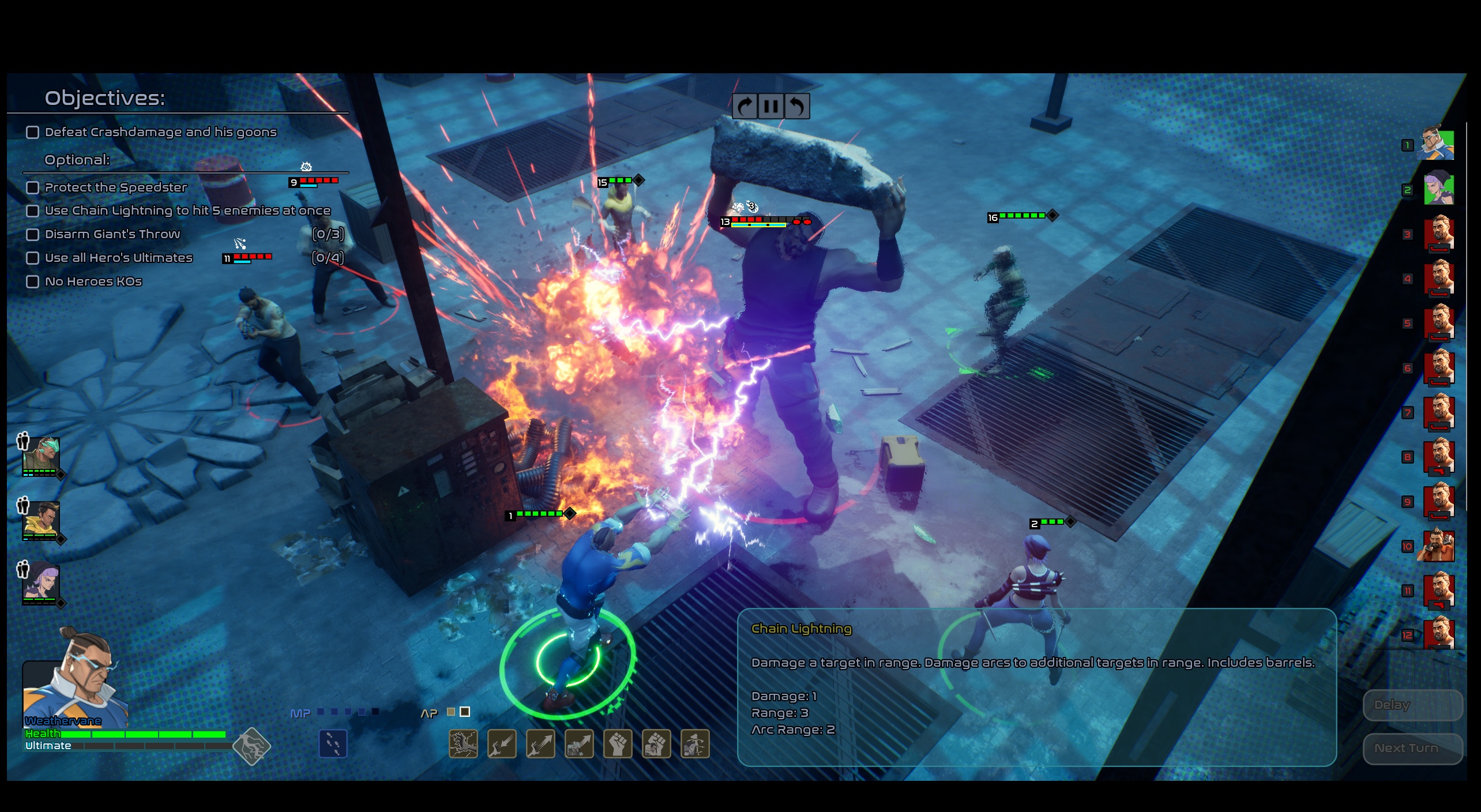Screen dimensions: 1481x812
Task: Click the 'No Heroes KOs' objective checkbox
Action: tap(33, 282)
